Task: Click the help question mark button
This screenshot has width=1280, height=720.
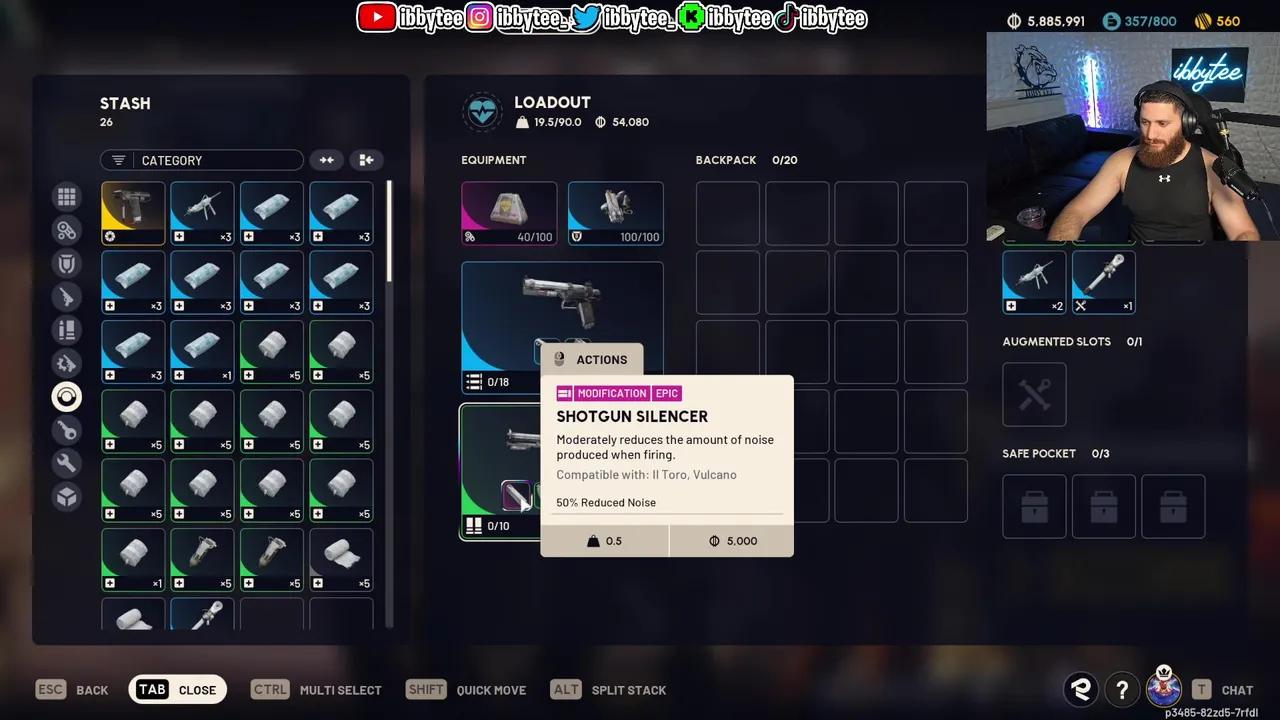Action: pyautogui.click(x=1122, y=690)
